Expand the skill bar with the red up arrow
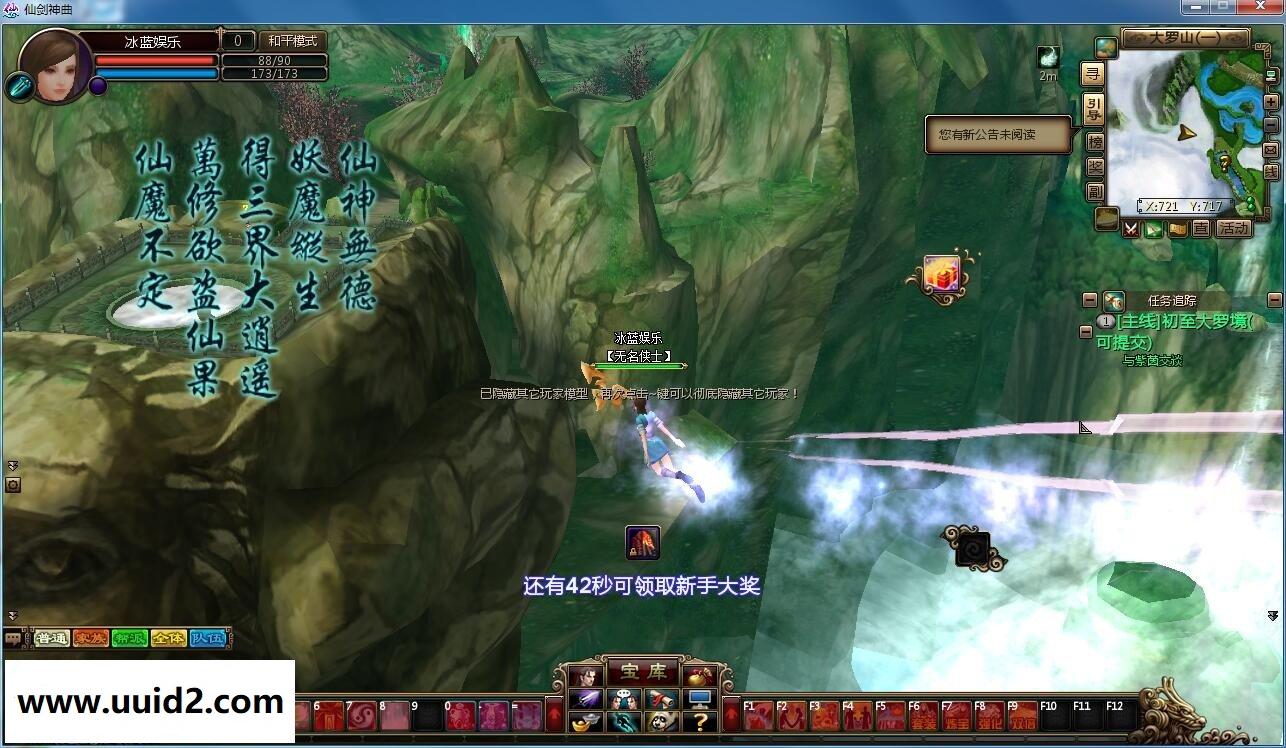This screenshot has height=748, width=1286. [732, 713]
